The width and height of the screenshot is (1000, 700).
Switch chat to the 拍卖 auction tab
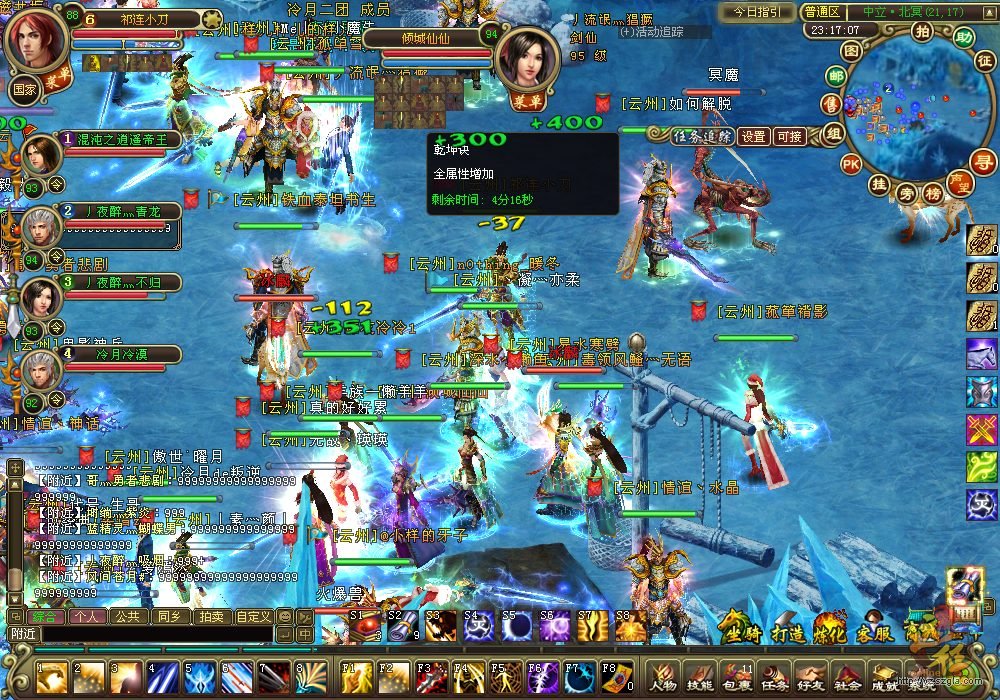point(211,617)
